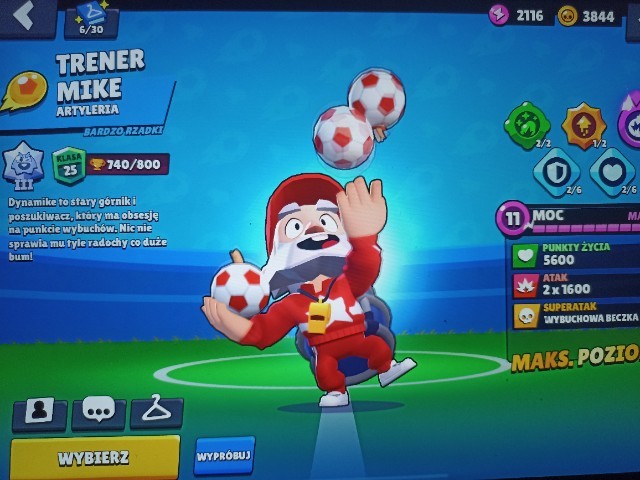Click the yellow WYBIERZ button

click(95, 456)
